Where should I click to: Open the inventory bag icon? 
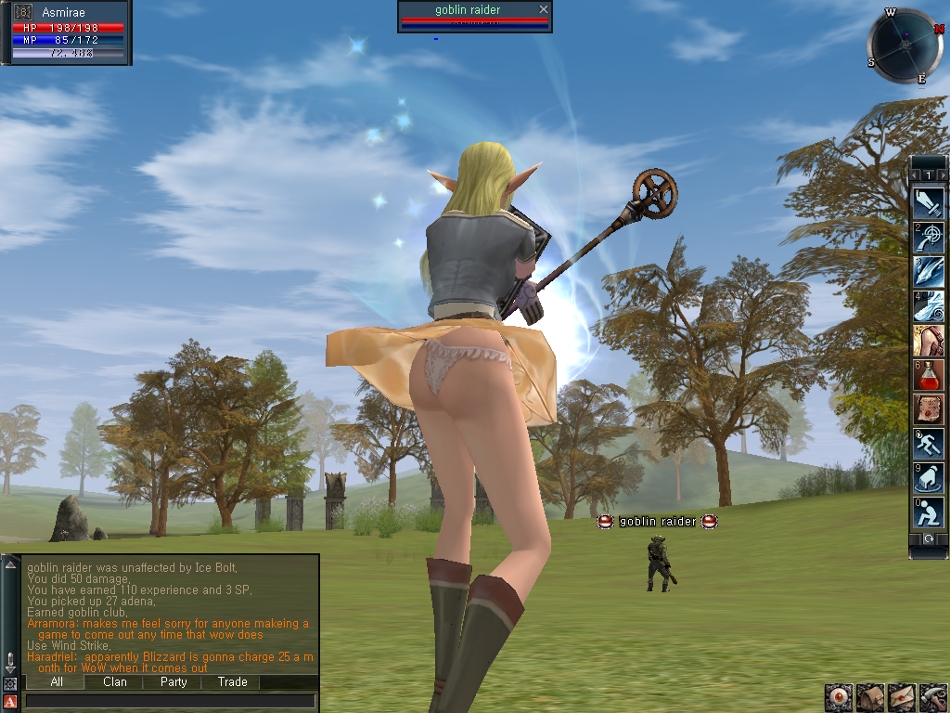pos(870,697)
